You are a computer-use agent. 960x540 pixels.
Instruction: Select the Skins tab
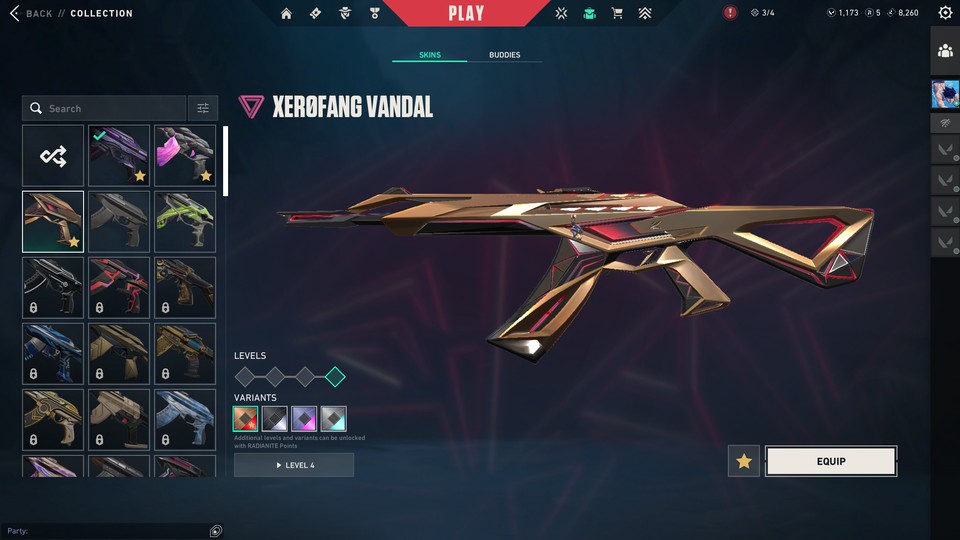point(430,55)
